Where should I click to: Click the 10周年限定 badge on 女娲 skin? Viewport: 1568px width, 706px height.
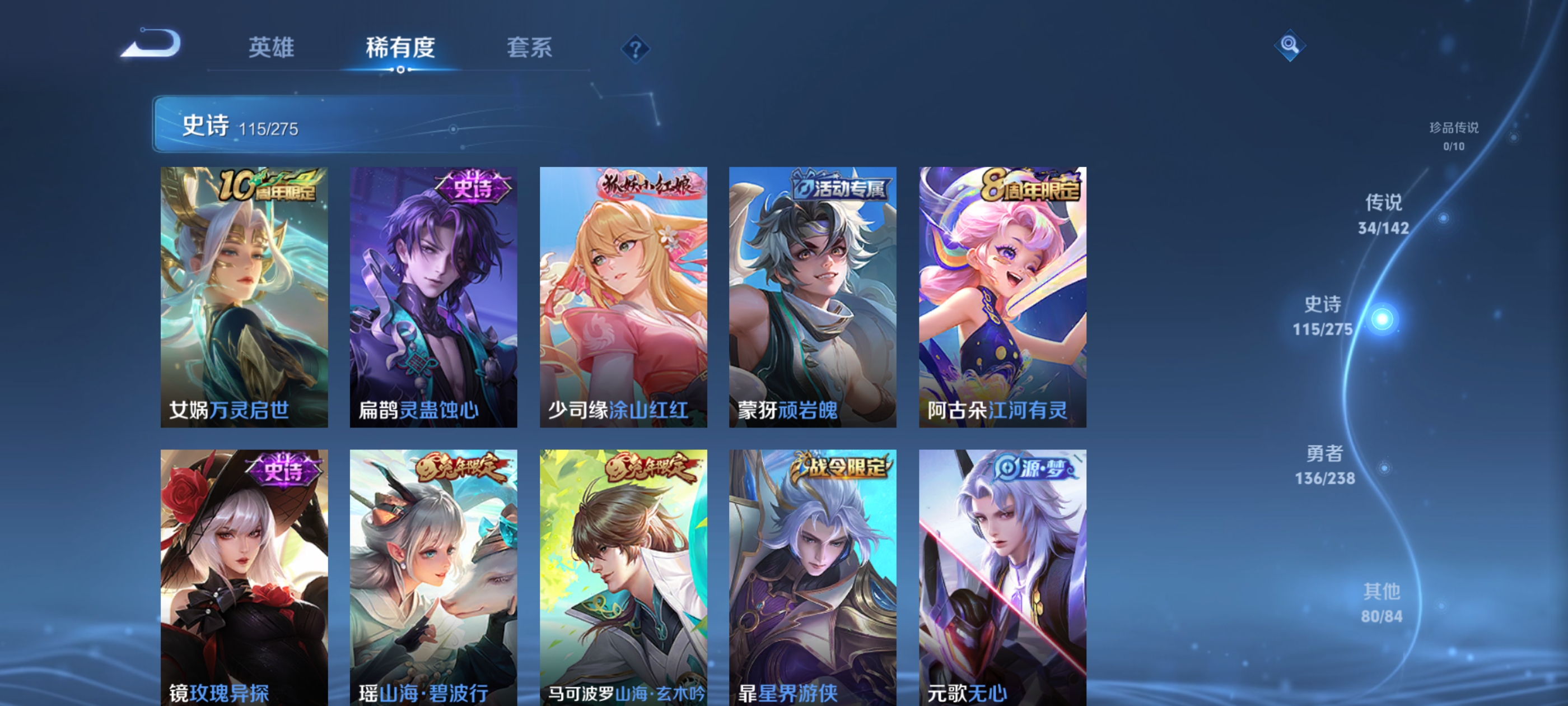tap(268, 186)
